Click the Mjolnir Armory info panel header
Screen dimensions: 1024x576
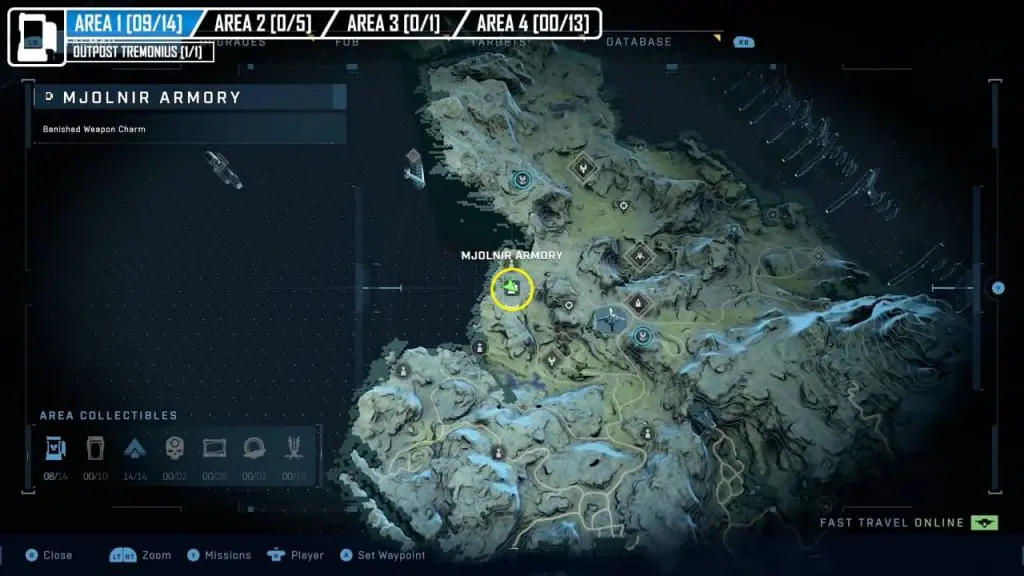click(x=190, y=97)
